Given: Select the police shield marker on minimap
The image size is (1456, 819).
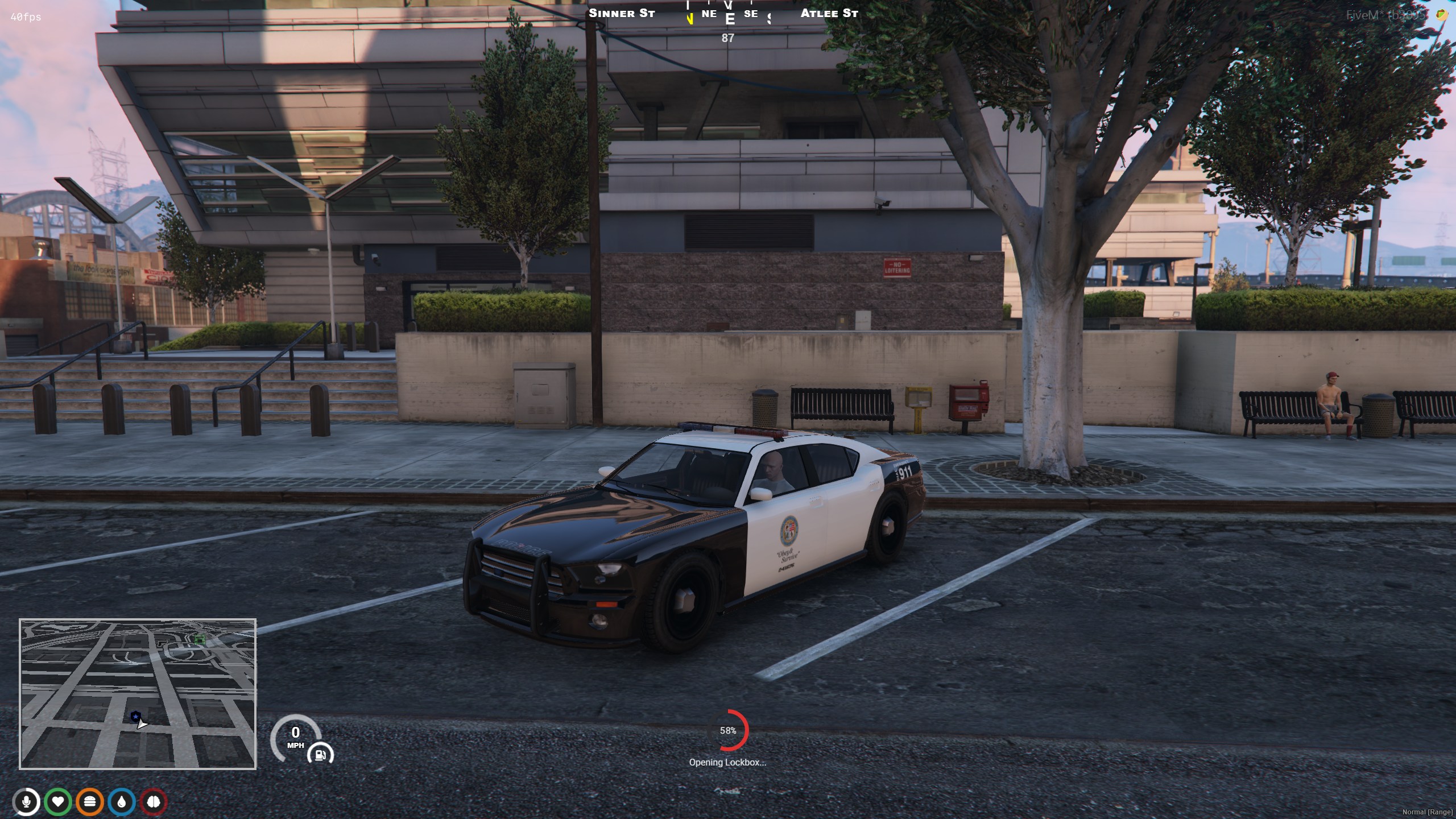Looking at the screenshot, I should (135, 716).
